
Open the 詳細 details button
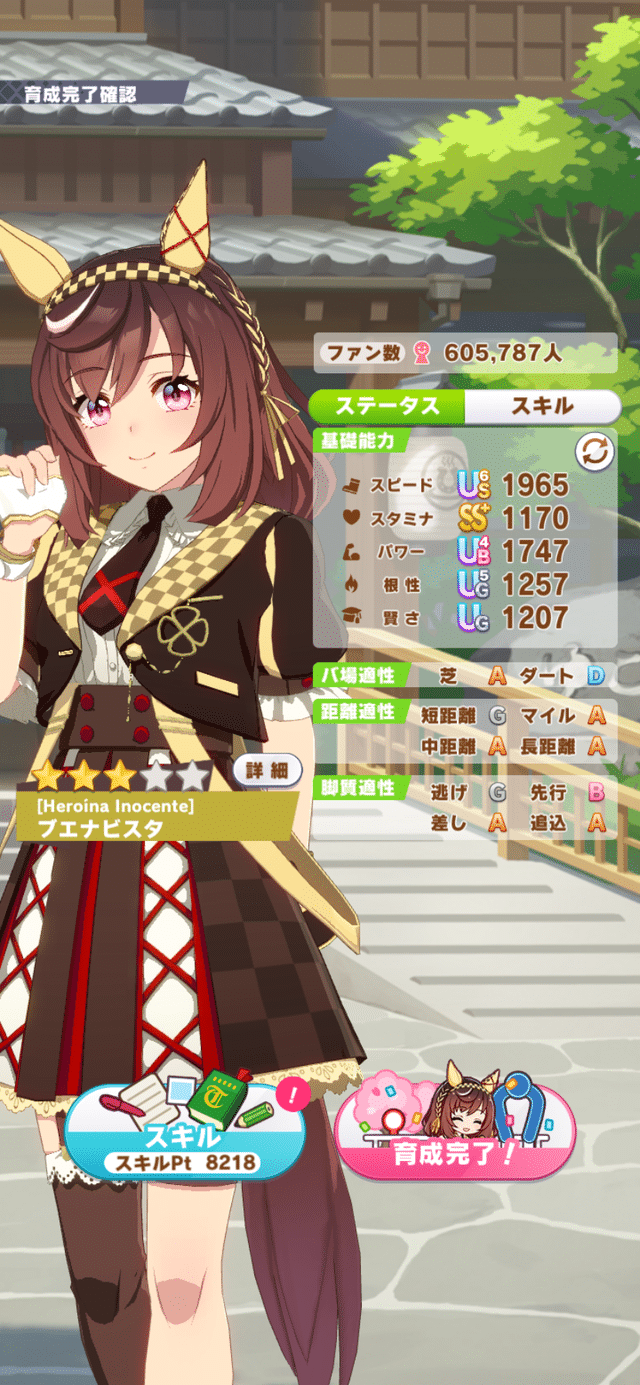pos(267,771)
